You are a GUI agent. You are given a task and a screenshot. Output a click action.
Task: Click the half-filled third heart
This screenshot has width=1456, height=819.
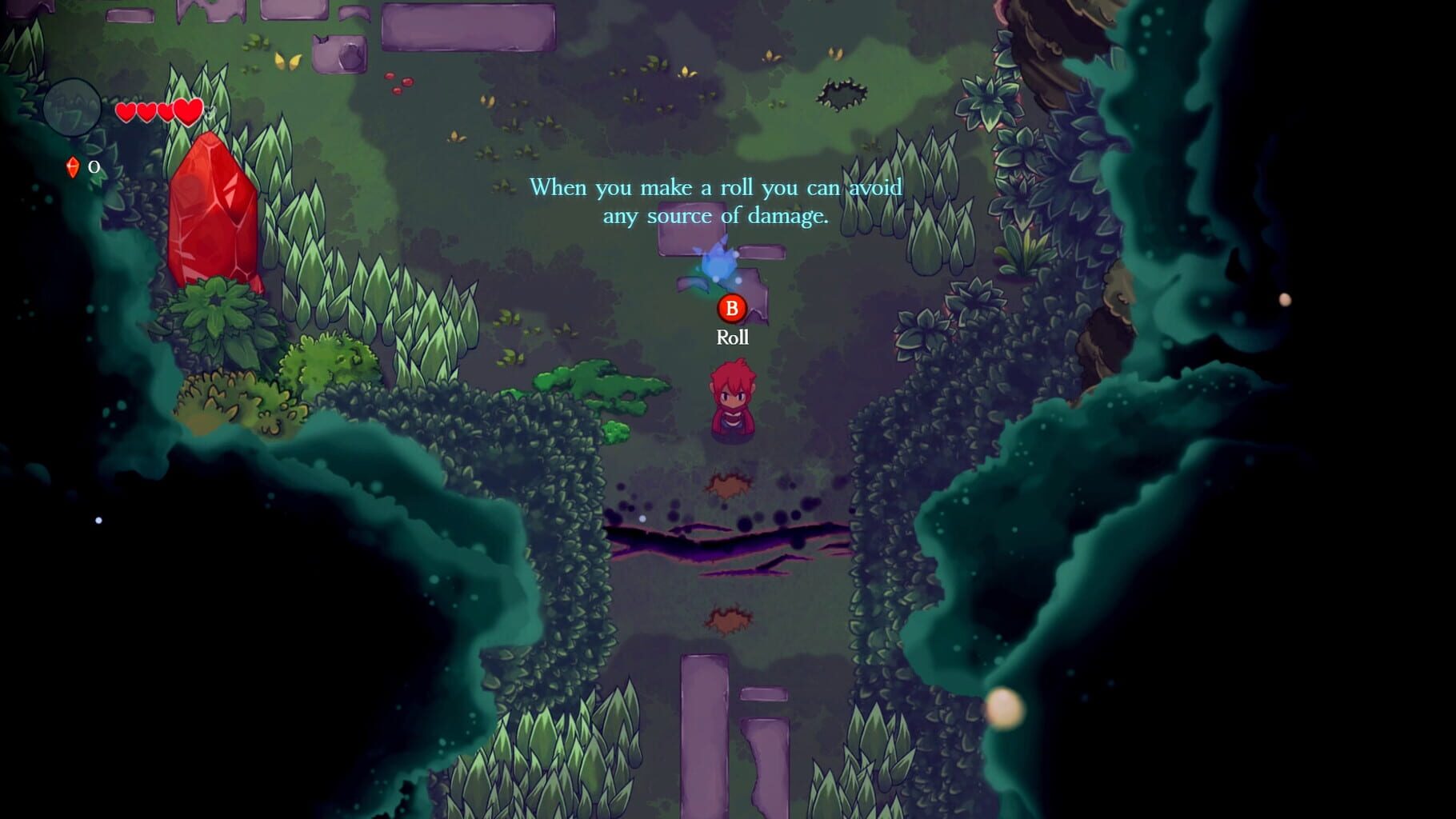(166, 113)
